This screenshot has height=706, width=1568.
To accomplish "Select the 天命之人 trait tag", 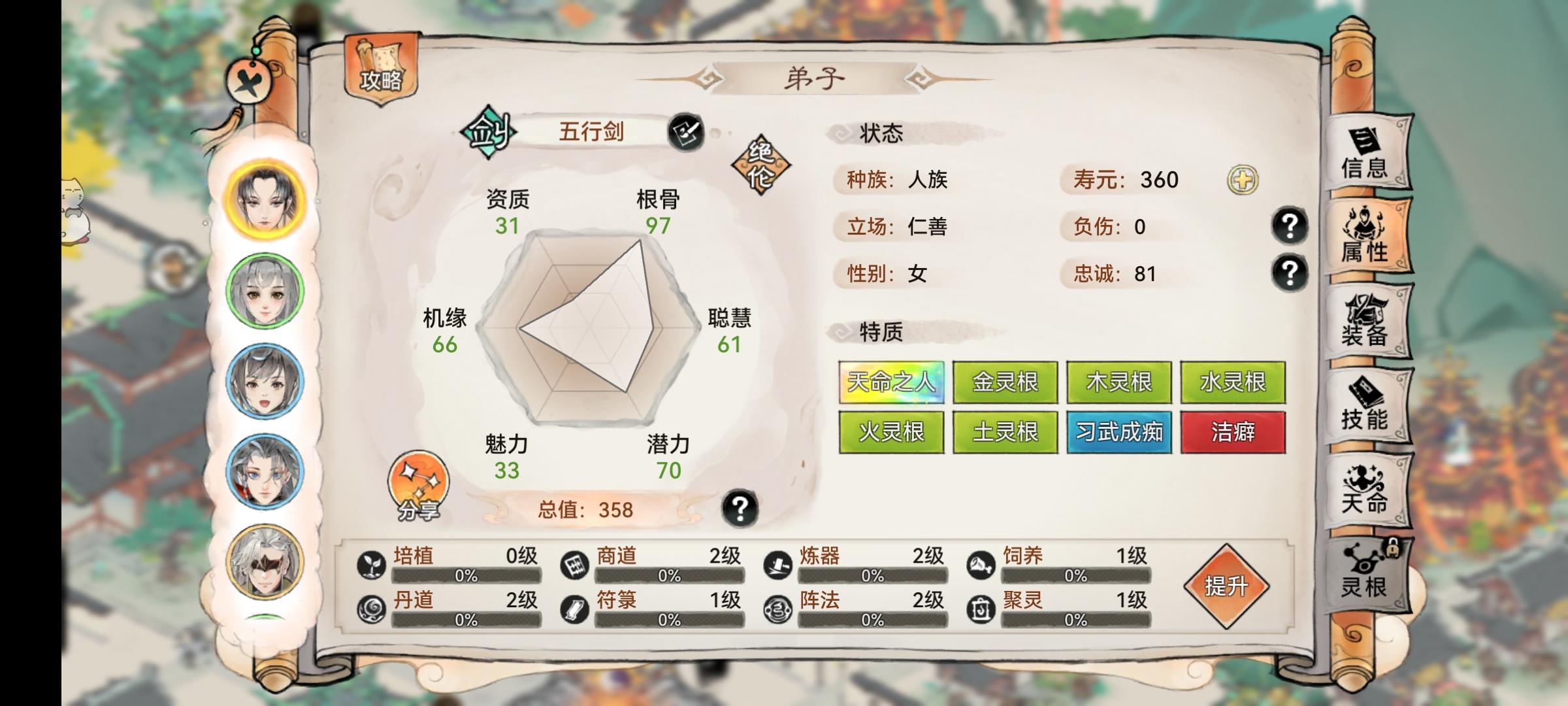I will 891,383.
